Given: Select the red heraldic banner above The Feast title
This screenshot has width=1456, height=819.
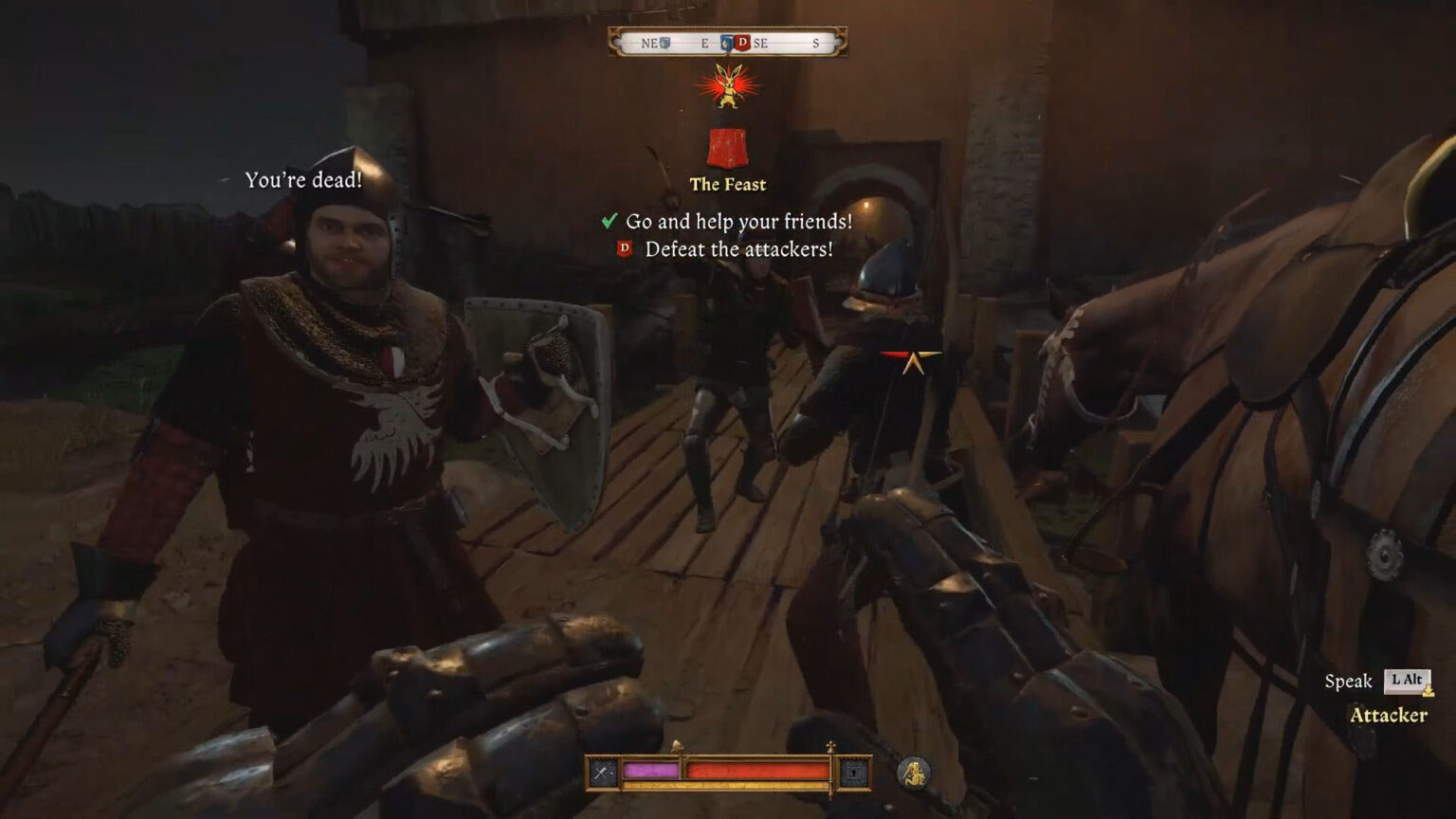Looking at the screenshot, I should pos(728,147).
